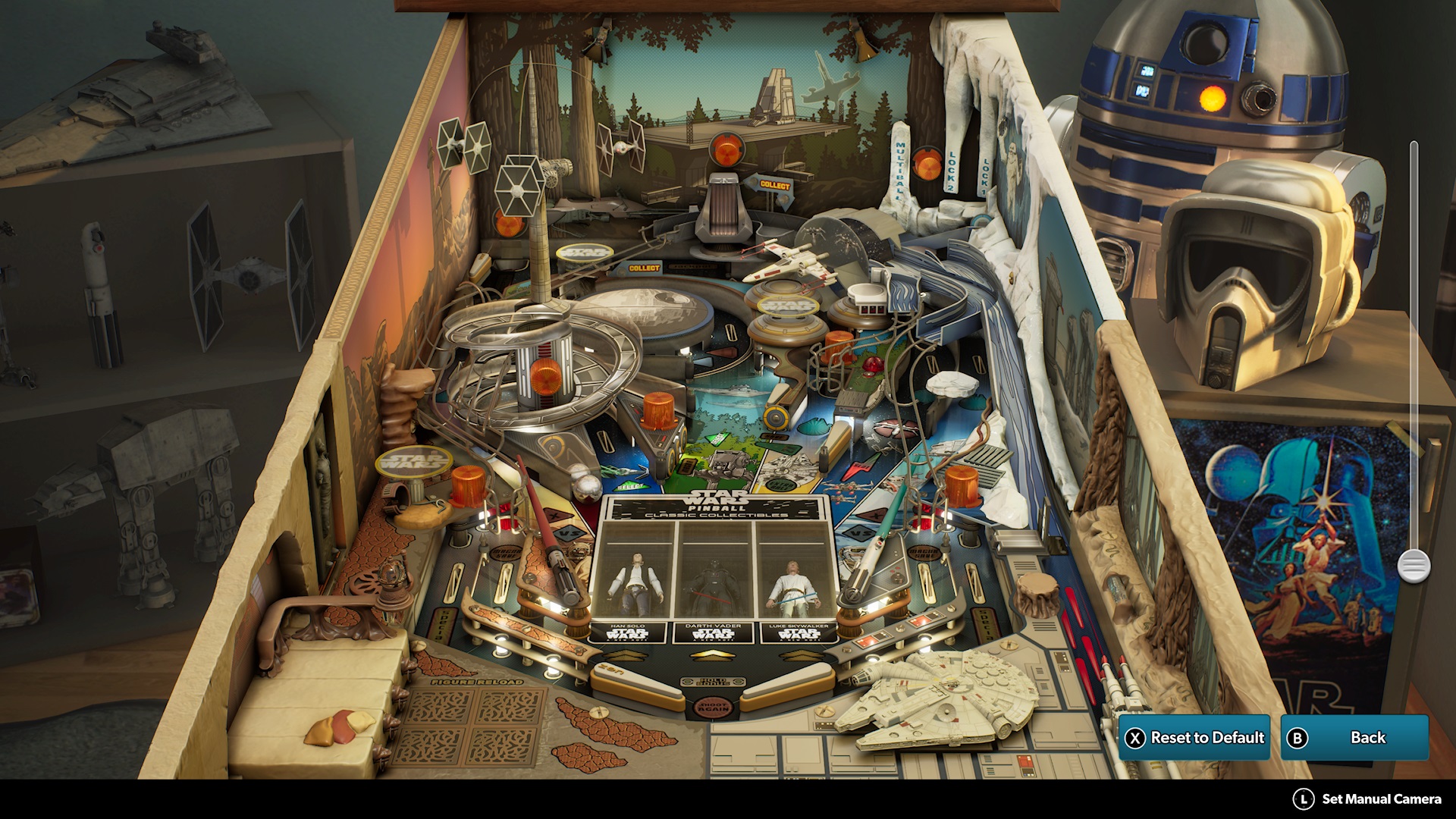Select the Luke Skywalker figure label plate

point(801,632)
